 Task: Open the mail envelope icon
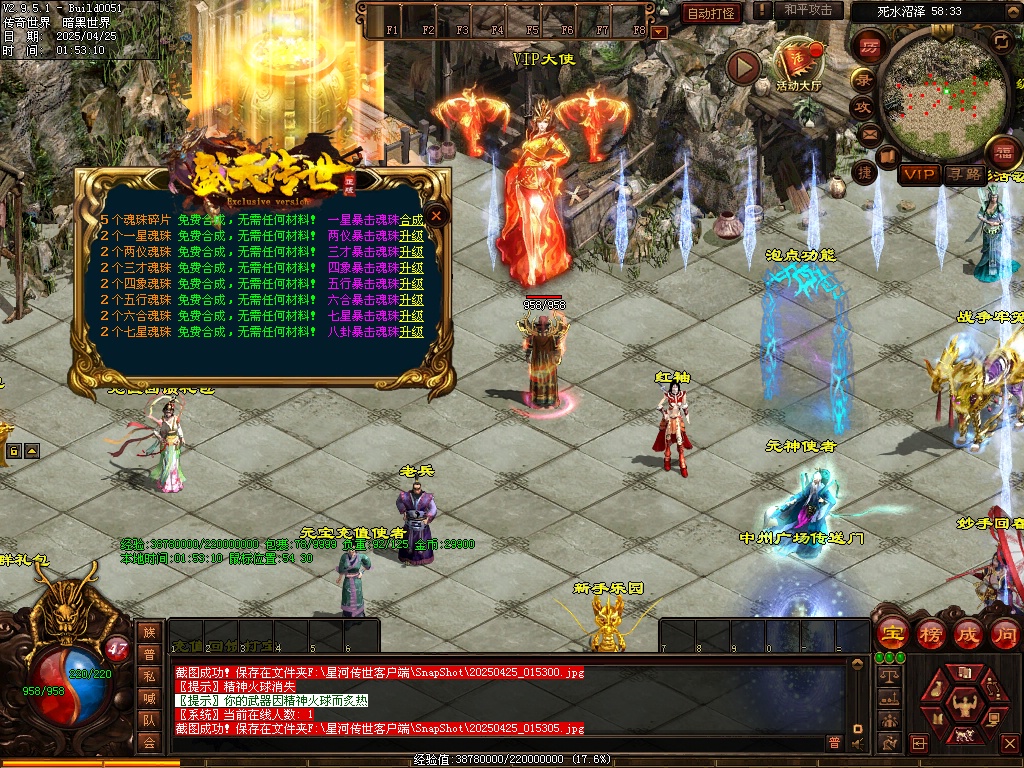tap(869, 133)
